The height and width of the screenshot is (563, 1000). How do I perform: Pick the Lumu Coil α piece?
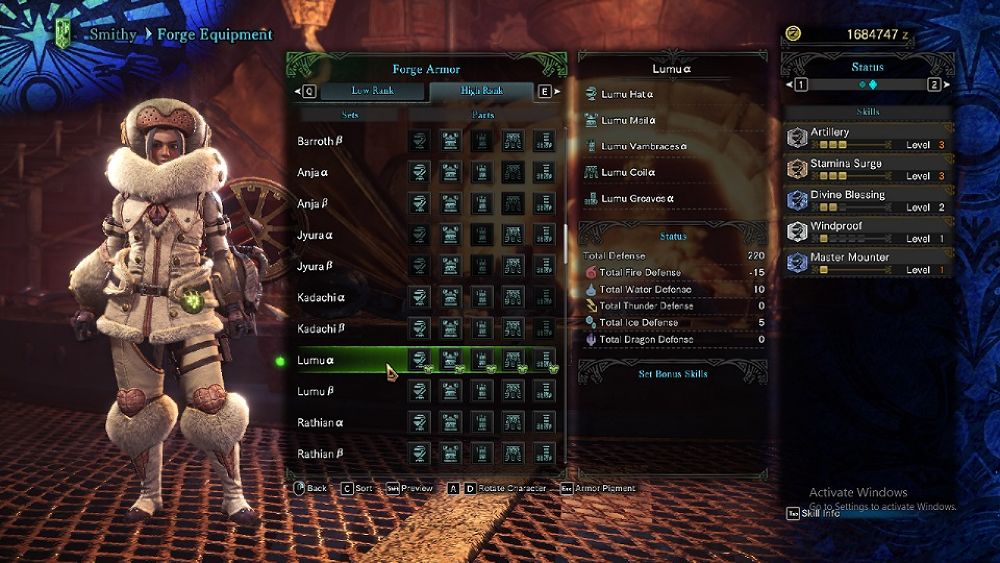pyautogui.click(x=627, y=173)
